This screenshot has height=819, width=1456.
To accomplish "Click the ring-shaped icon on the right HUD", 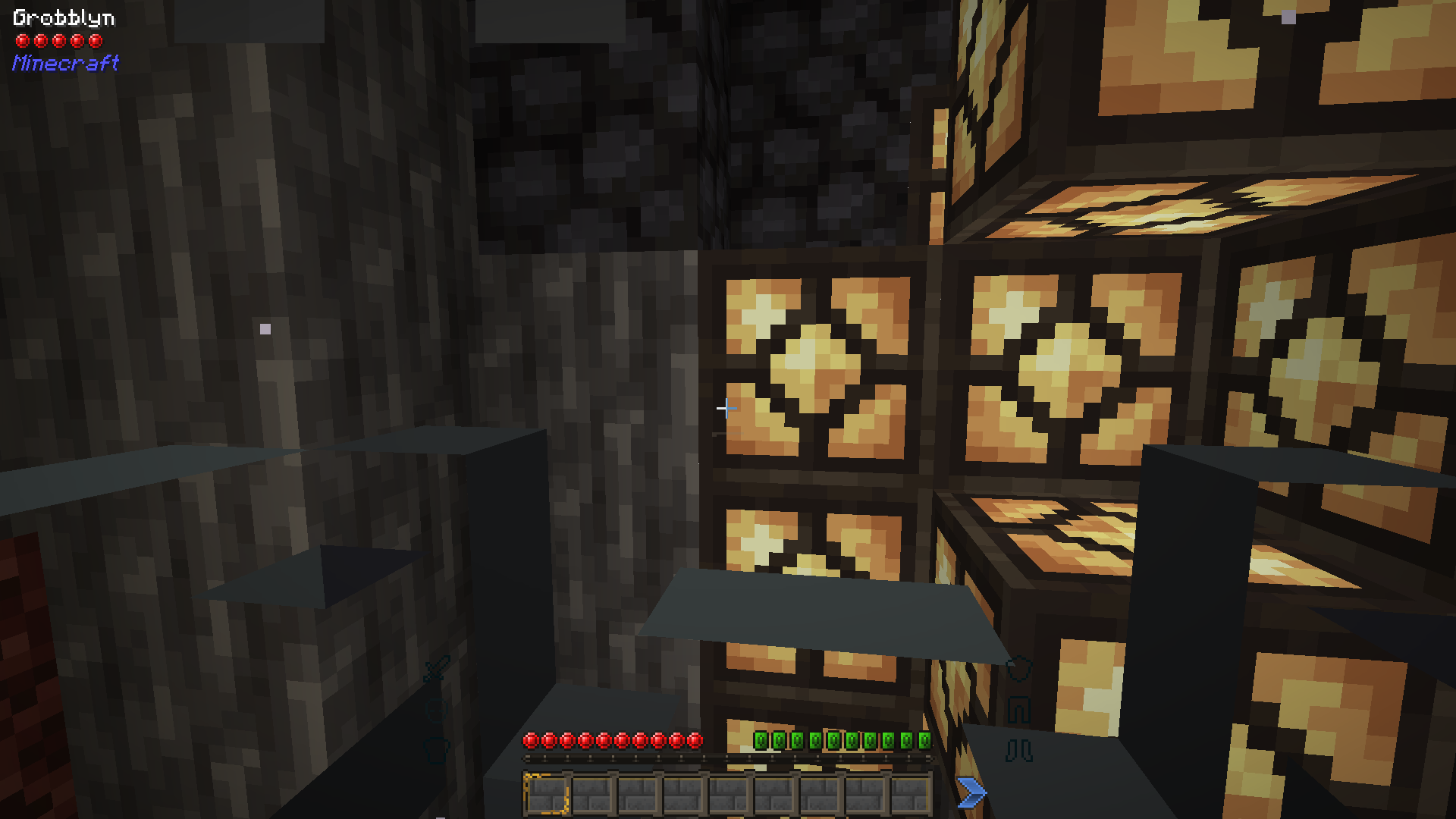I will click(x=1019, y=669).
